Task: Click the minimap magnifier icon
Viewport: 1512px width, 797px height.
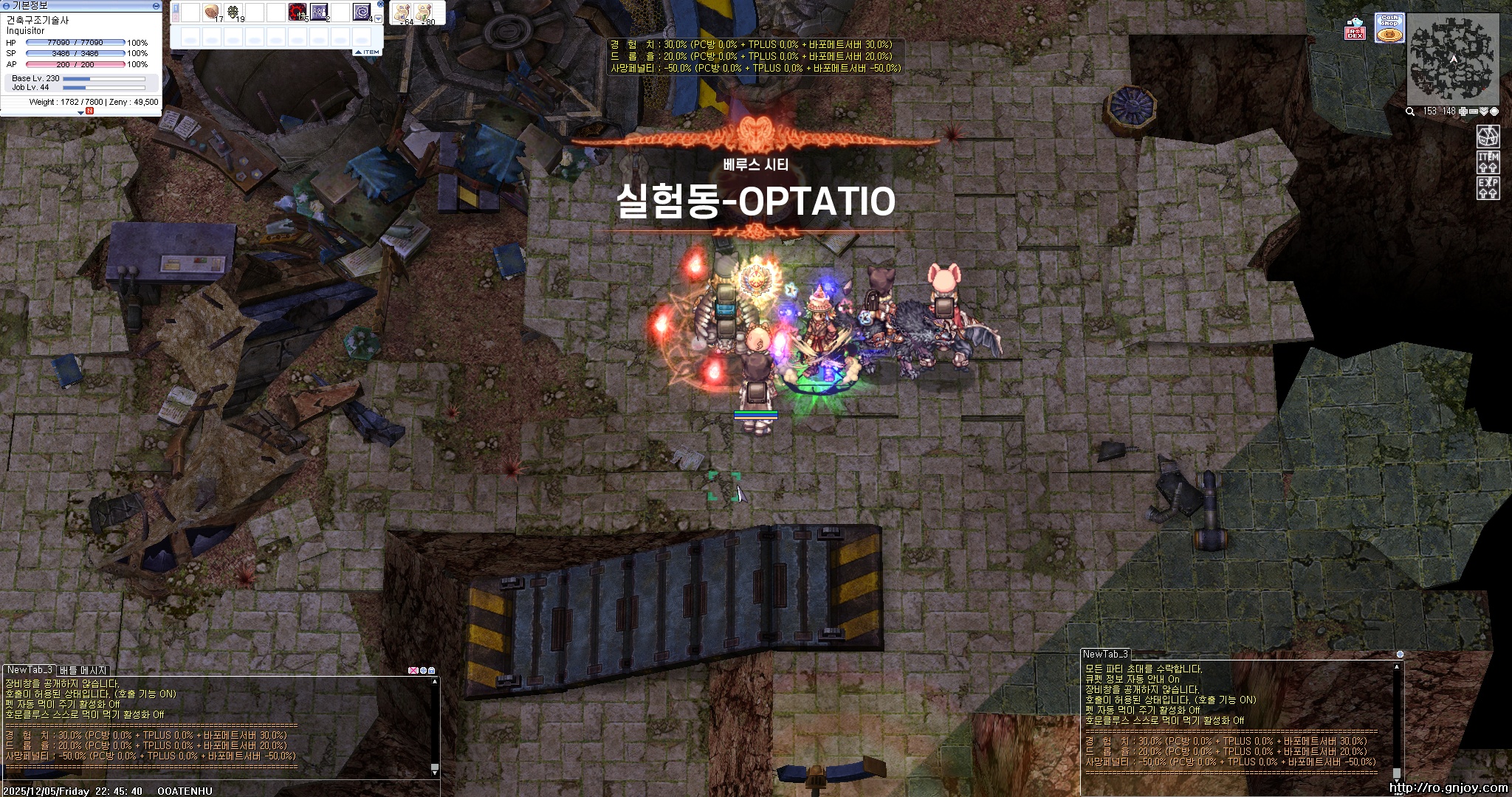Action: (x=1410, y=111)
